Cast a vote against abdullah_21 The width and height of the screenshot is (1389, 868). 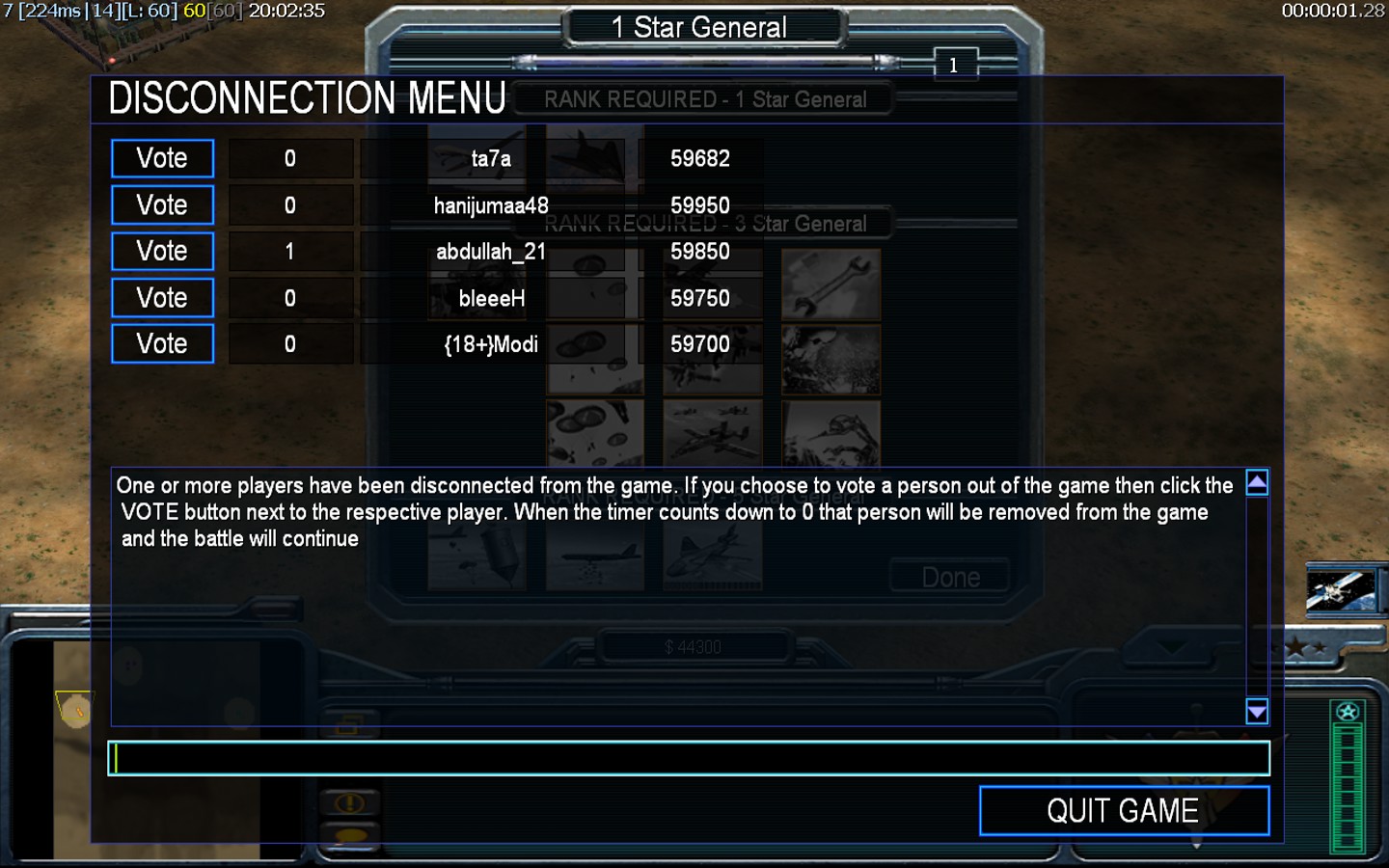[162, 251]
